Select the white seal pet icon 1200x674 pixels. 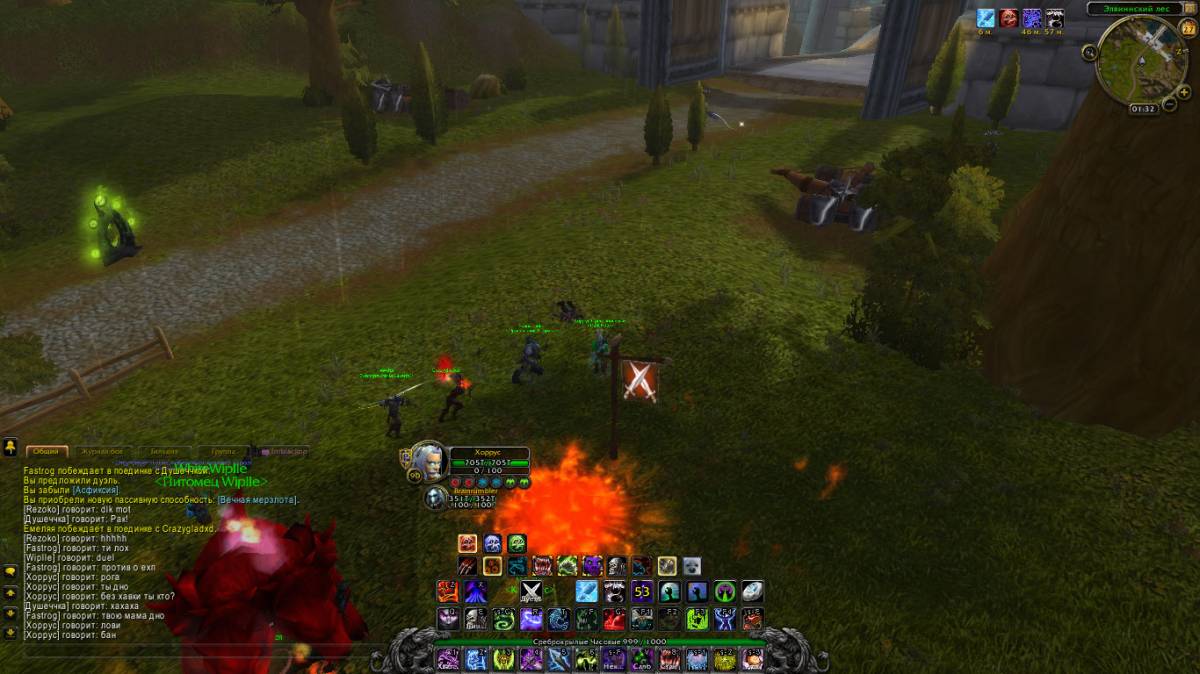click(691, 566)
